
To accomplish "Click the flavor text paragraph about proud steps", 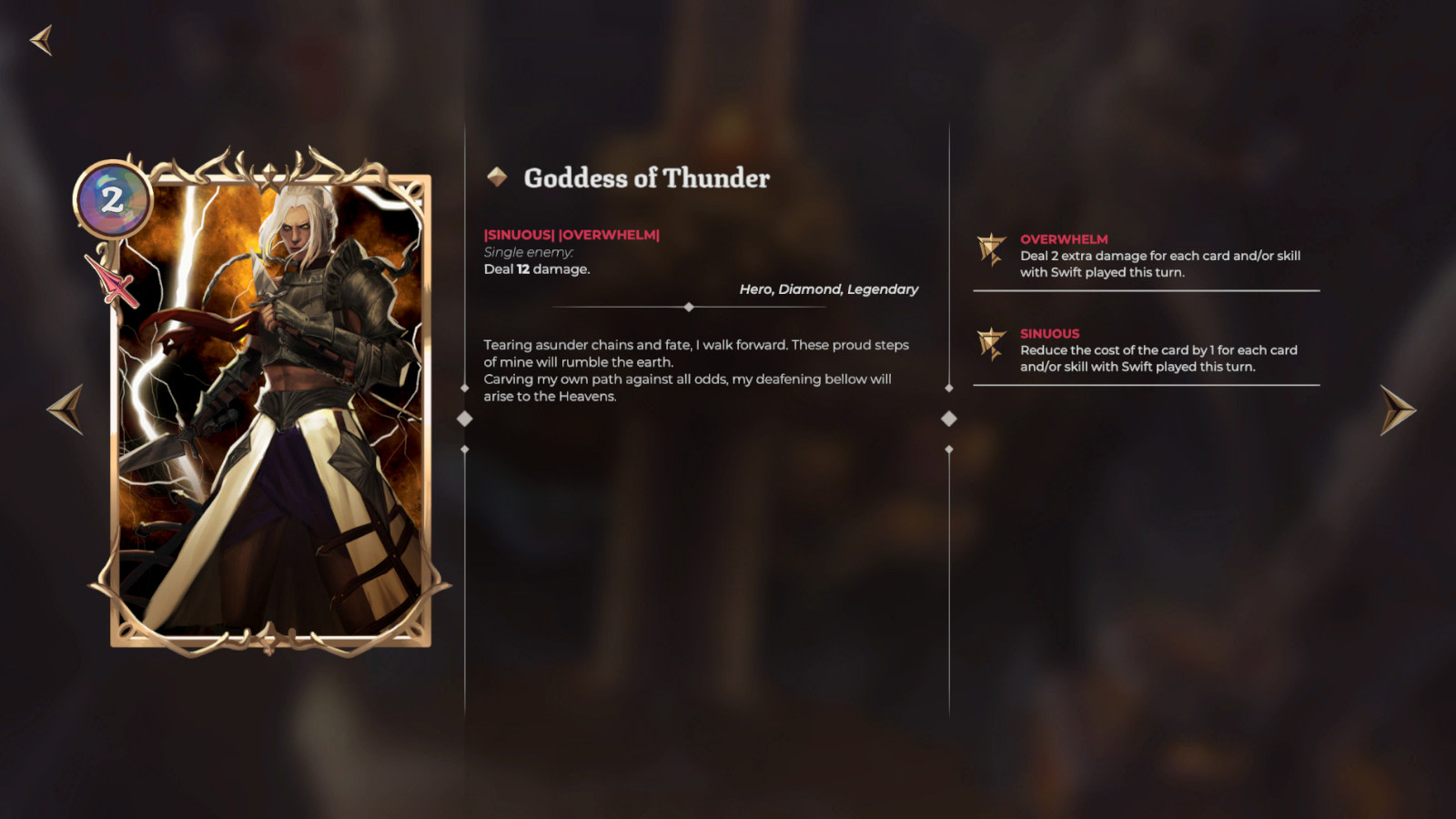I will [x=695, y=370].
